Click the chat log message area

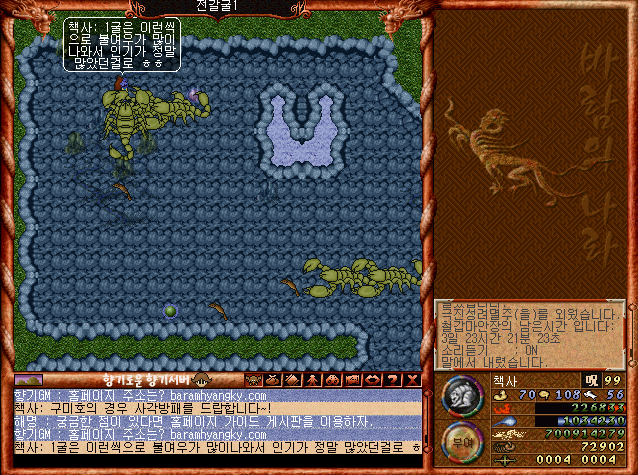click(x=215, y=421)
